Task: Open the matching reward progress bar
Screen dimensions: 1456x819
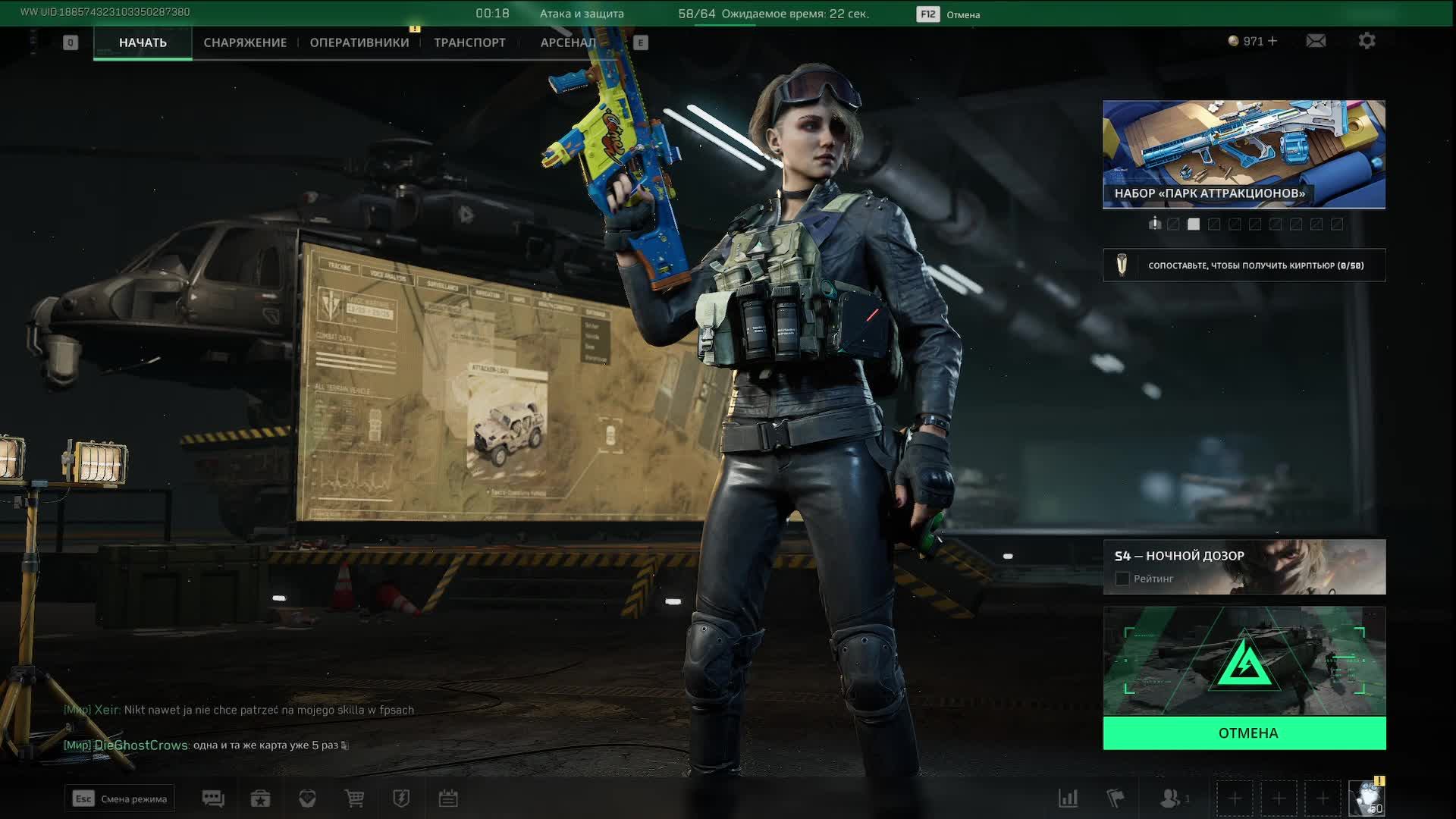Action: (1244, 265)
